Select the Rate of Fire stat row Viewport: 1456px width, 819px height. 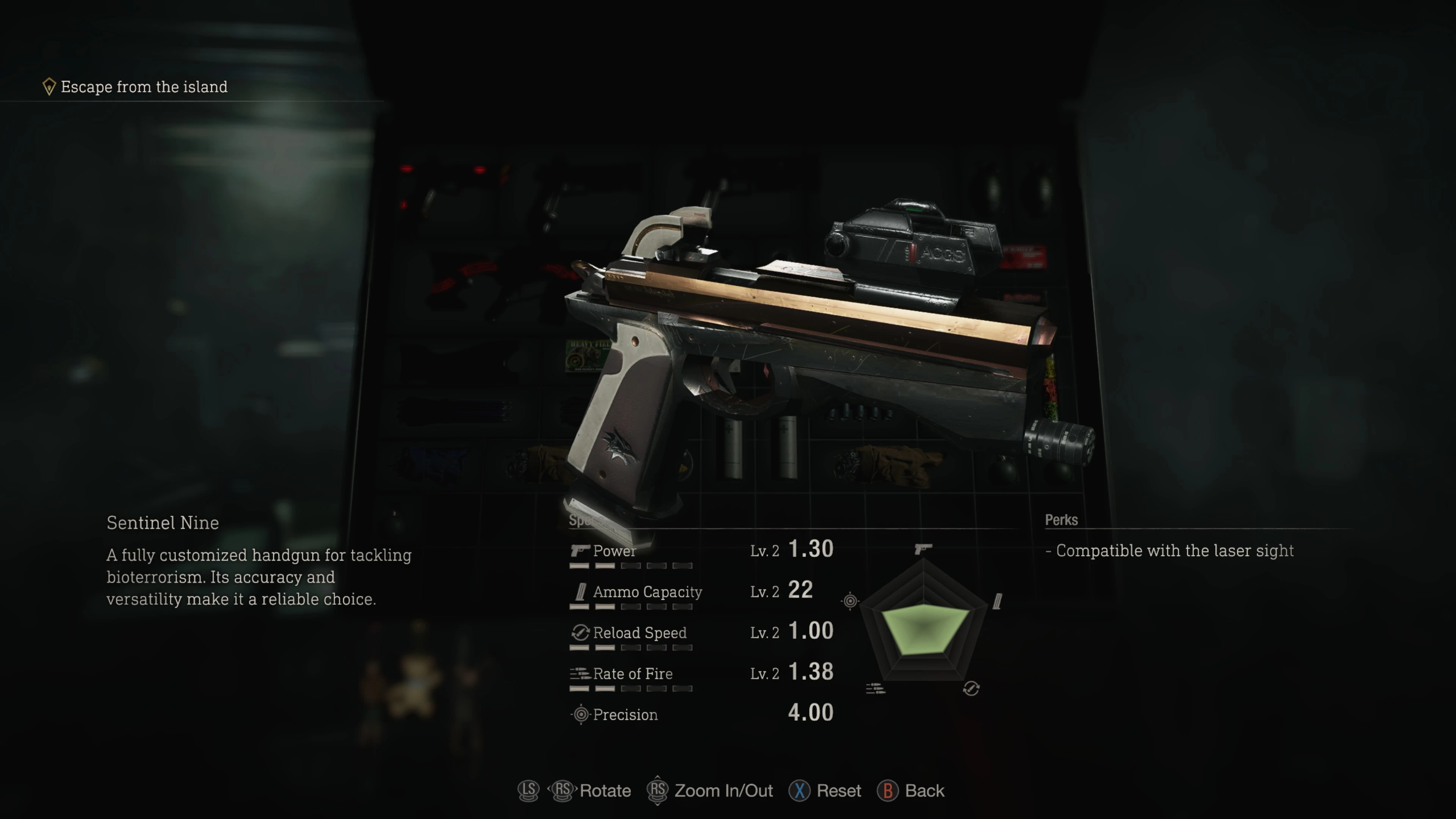coord(701,674)
